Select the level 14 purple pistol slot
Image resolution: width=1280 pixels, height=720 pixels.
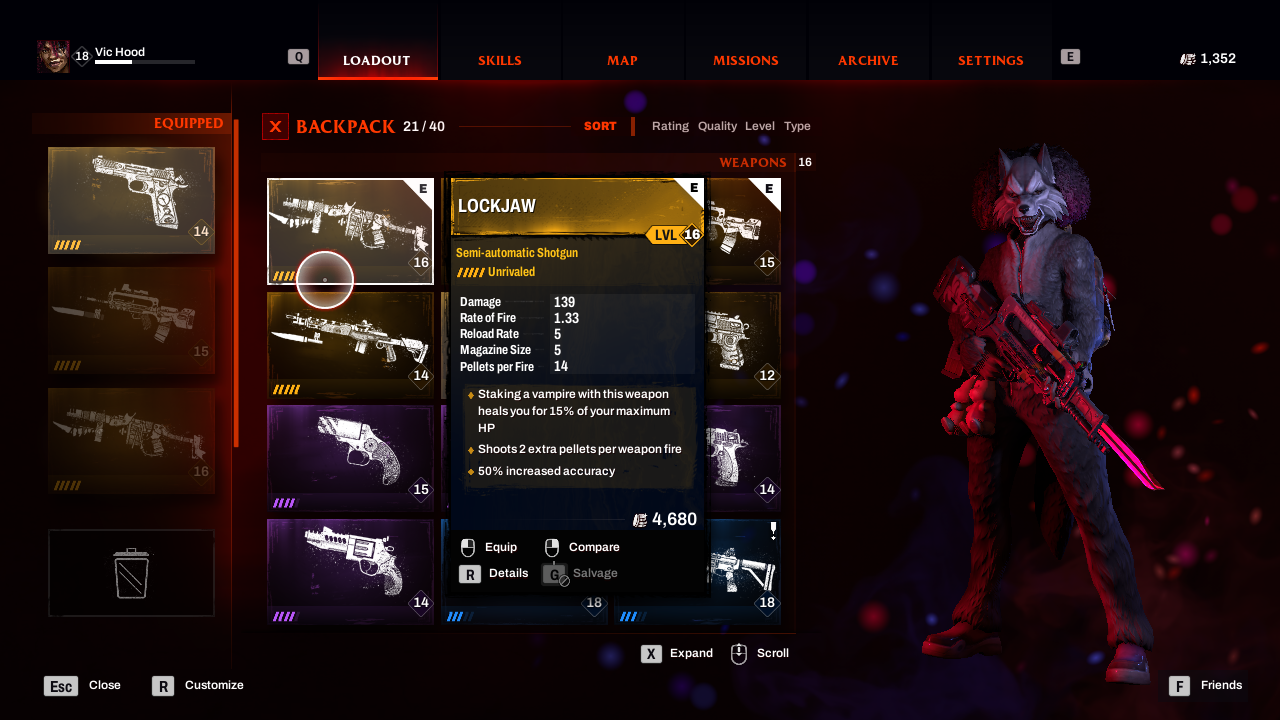(x=742, y=458)
